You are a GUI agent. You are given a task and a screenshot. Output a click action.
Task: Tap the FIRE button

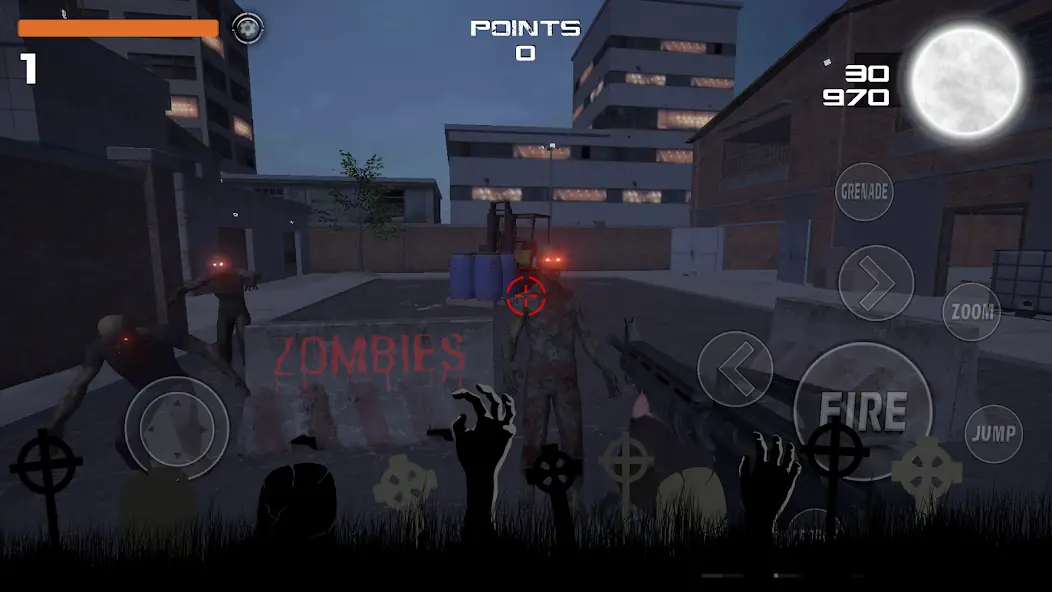click(x=862, y=410)
